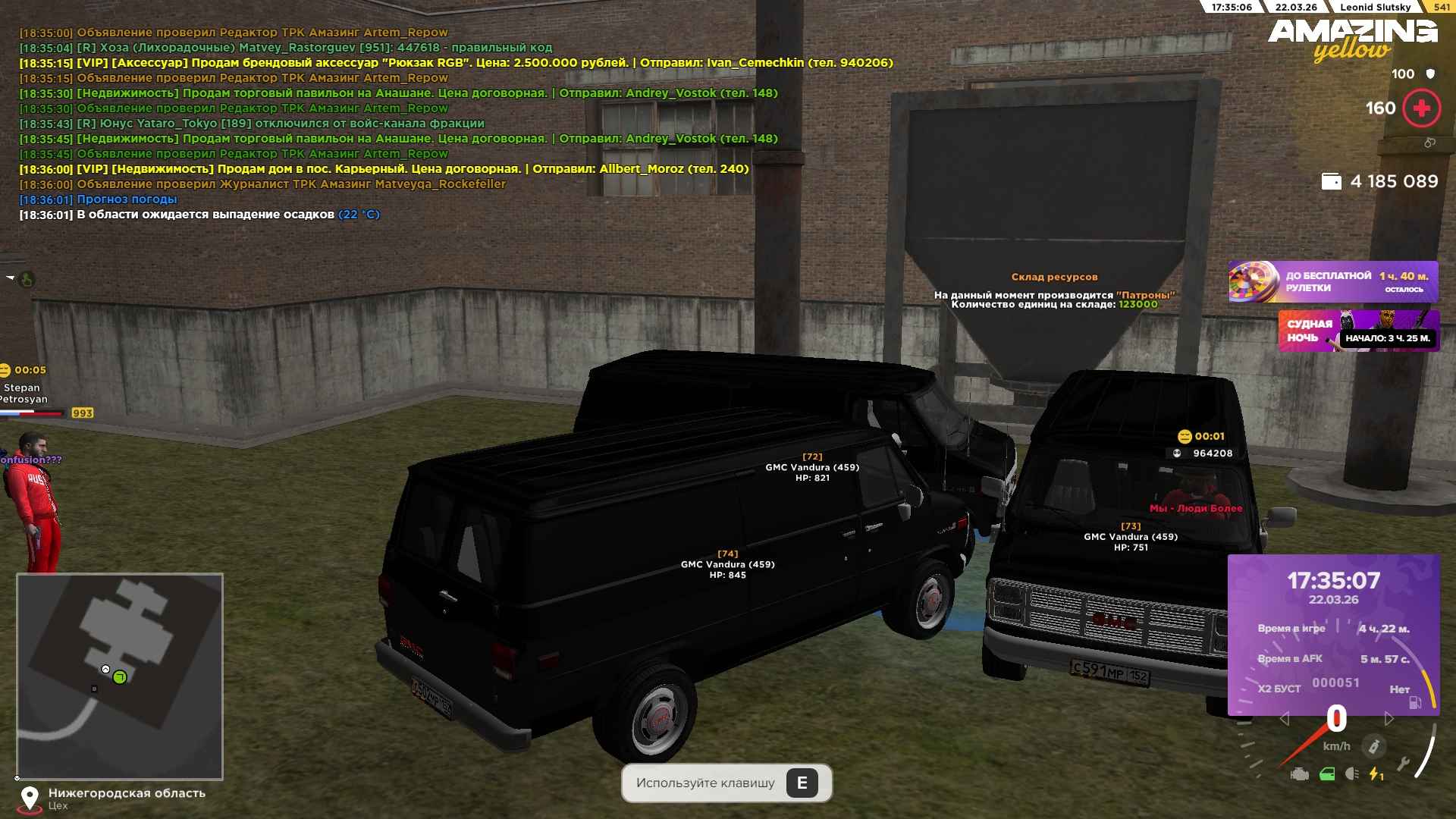This screenshot has height=819, width=1456.
Task: Click the map pin location icon
Action: (x=30, y=798)
